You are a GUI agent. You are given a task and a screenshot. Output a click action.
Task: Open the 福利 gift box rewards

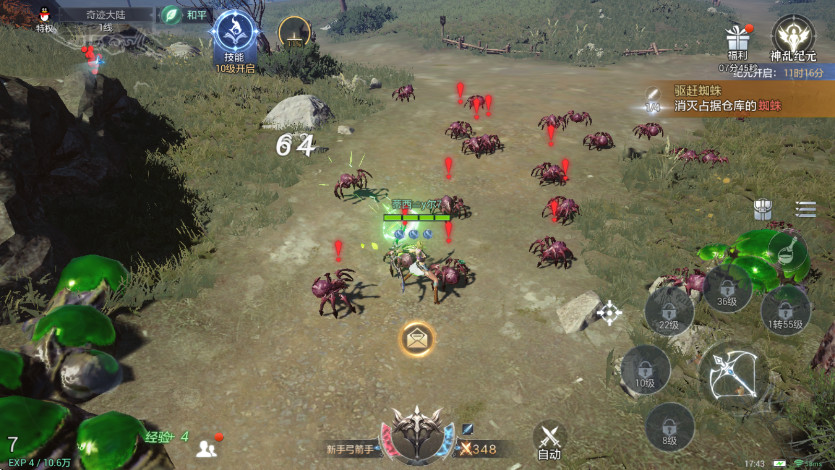pyautogui.click(x=738, y=42)
